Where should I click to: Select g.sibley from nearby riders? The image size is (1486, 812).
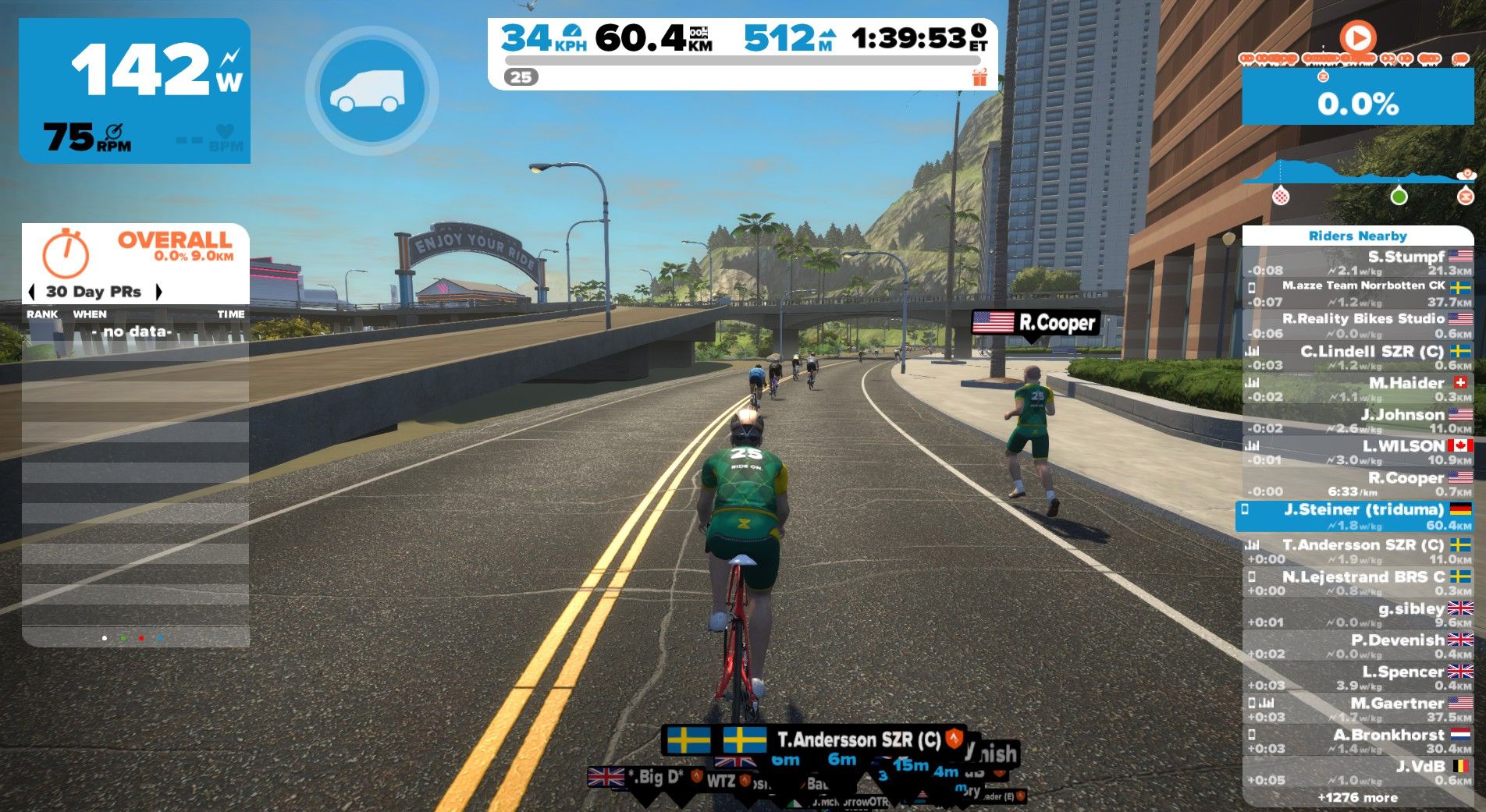(x=1358, y=614)
